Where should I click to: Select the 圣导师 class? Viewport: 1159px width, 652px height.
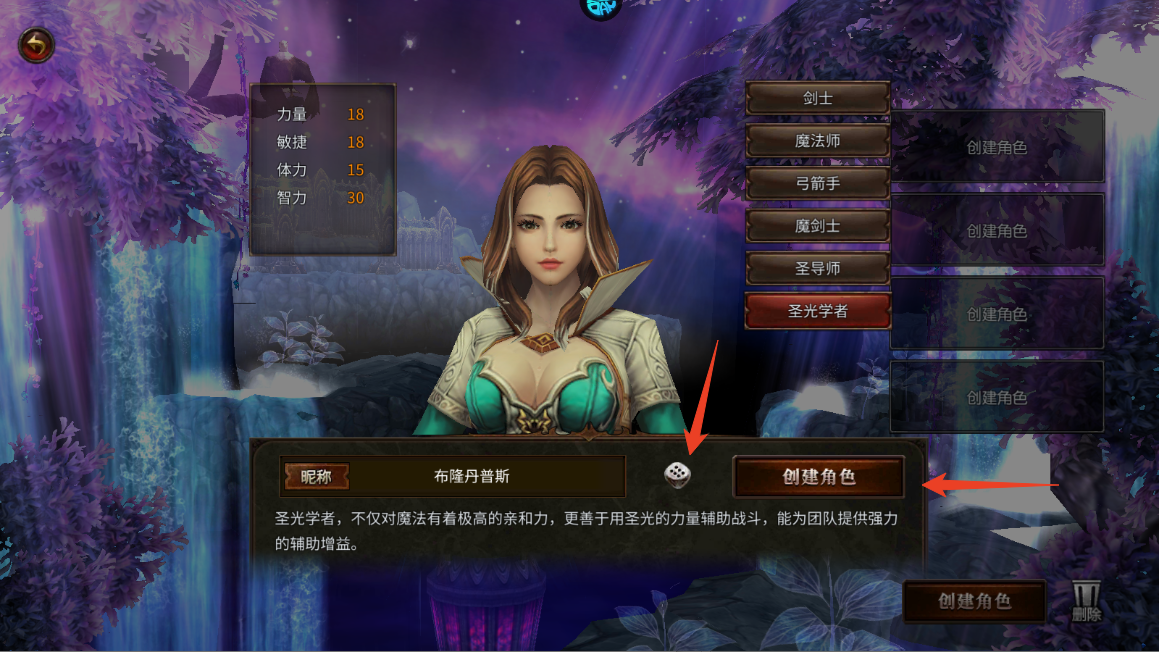tap(817, 268)
